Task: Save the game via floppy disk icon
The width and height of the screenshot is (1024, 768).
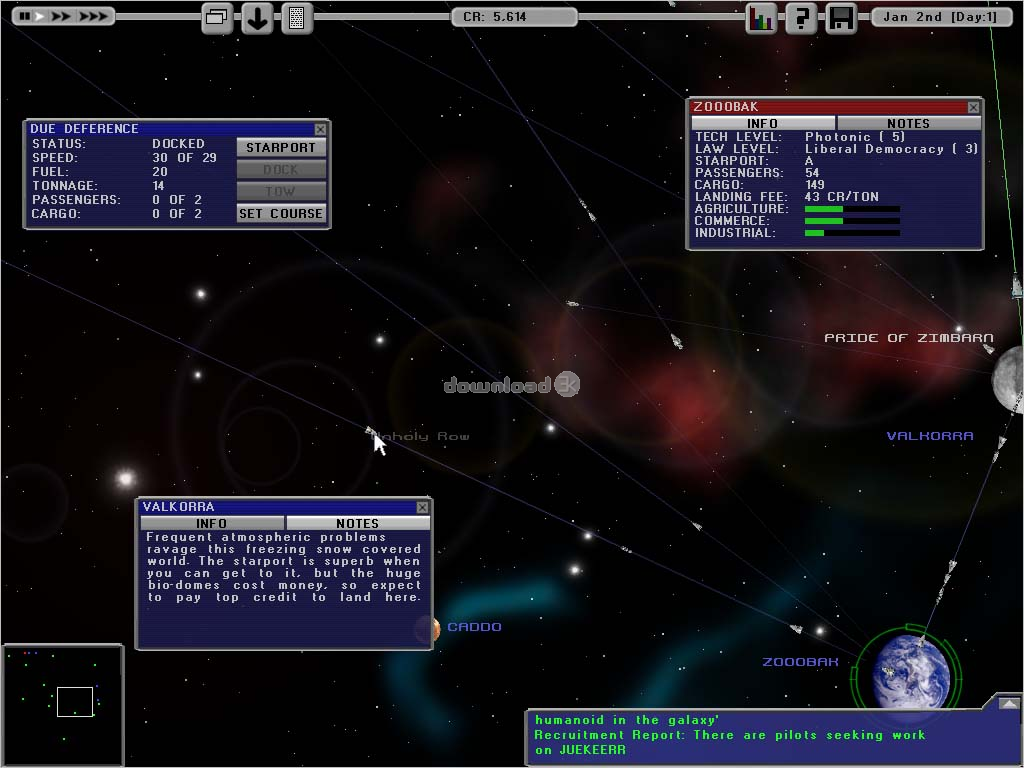Action: point(841,18)
